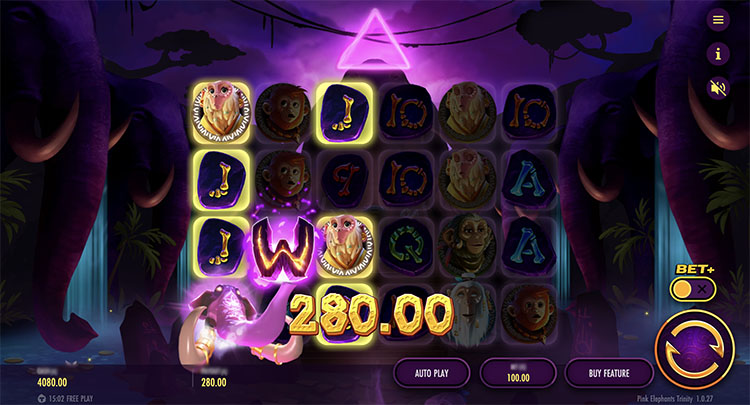Toggle the muted sound icon
The width and height of the screenshot is (750, 405).
click(717, 87)
